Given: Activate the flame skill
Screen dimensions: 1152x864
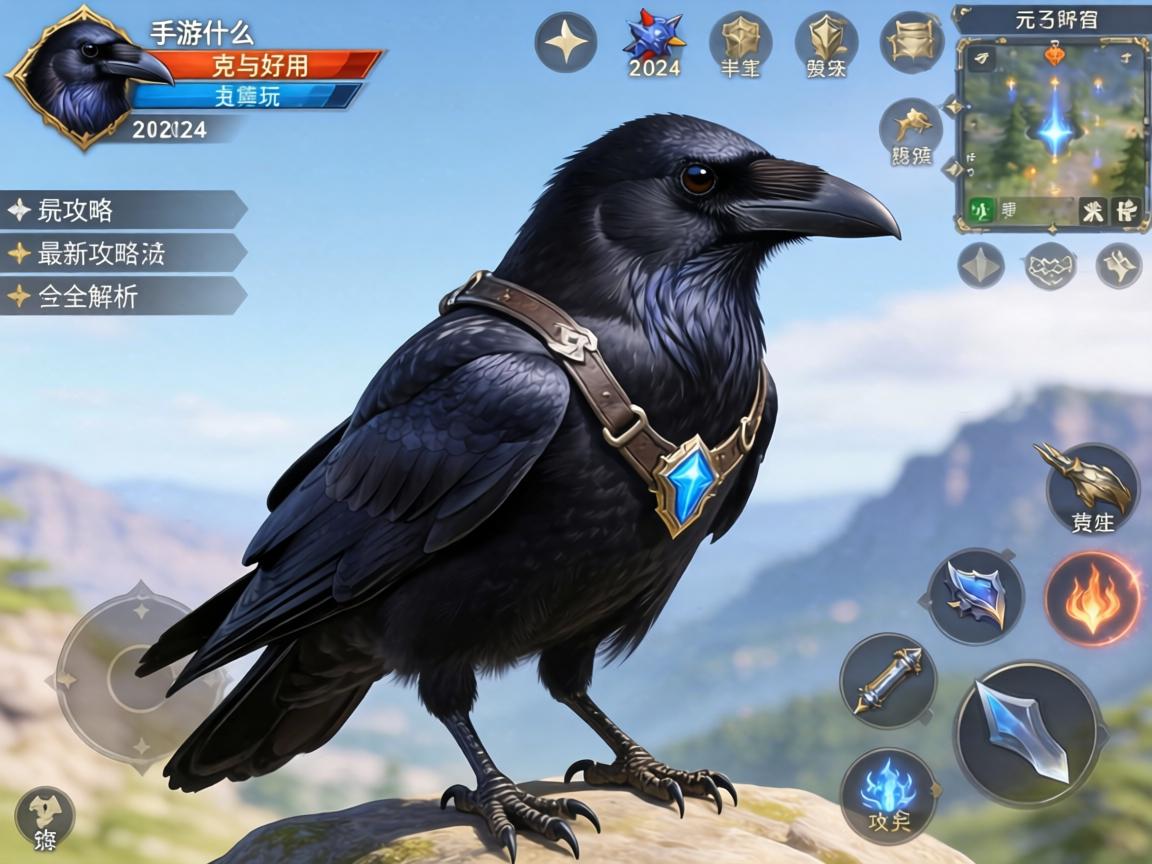Looking at the screenshot, I should pyautogui.click(x=1093, y=599).
